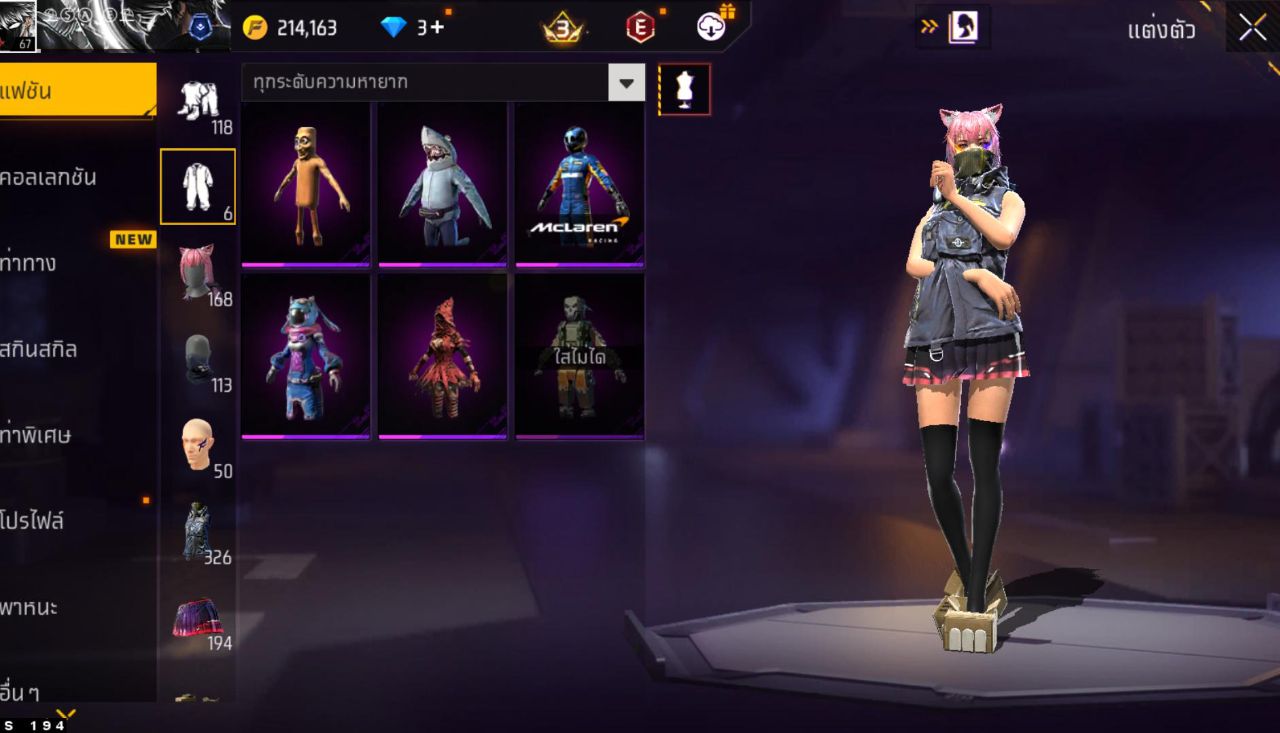The height and width of the screenshot is (733, 1280).
Task: Open the ท่าทาง emotes tab
Action: pyautogui.click(x=60, y=262)
